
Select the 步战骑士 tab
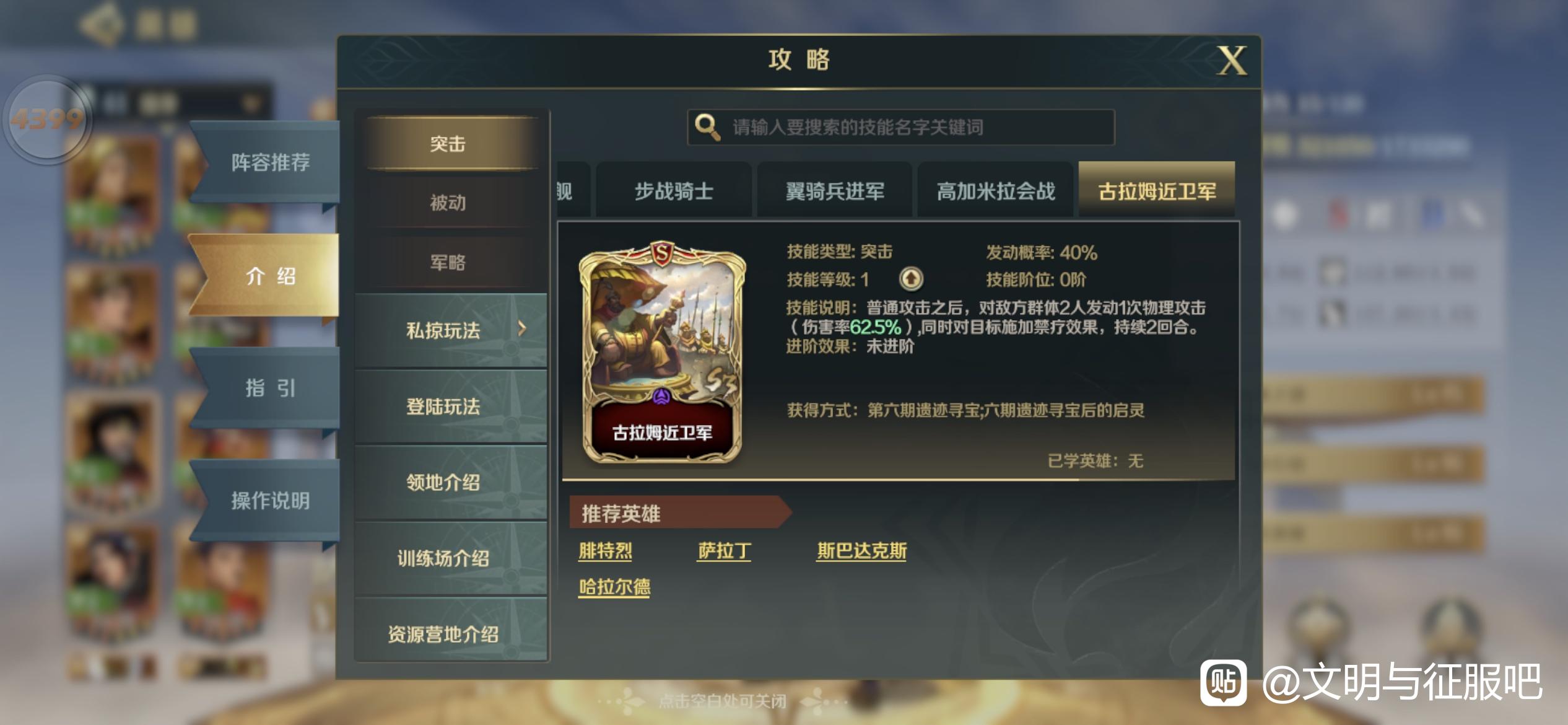(674, 191)
